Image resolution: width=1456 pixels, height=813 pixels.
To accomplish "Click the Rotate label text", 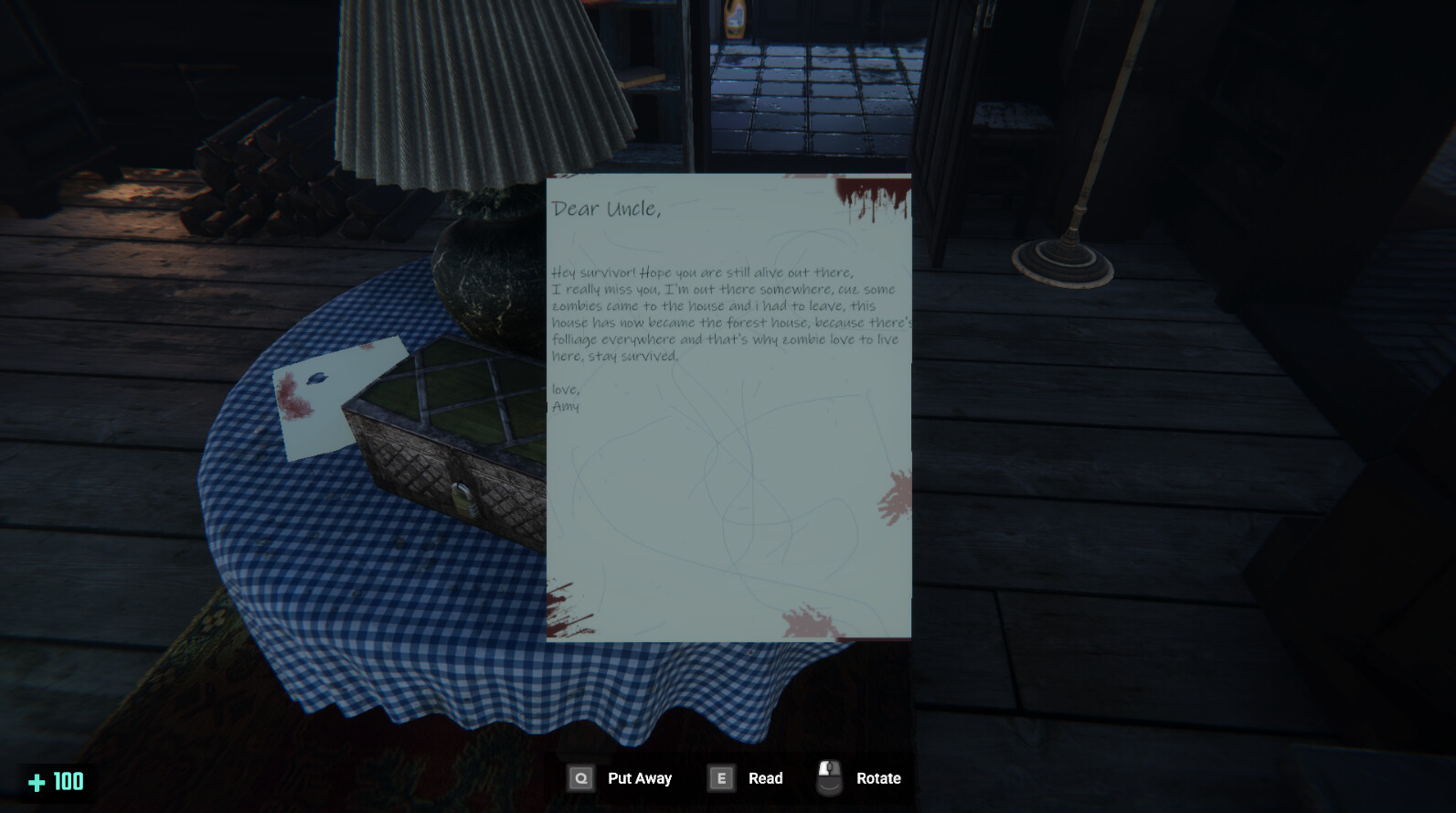I will point(879,778).
